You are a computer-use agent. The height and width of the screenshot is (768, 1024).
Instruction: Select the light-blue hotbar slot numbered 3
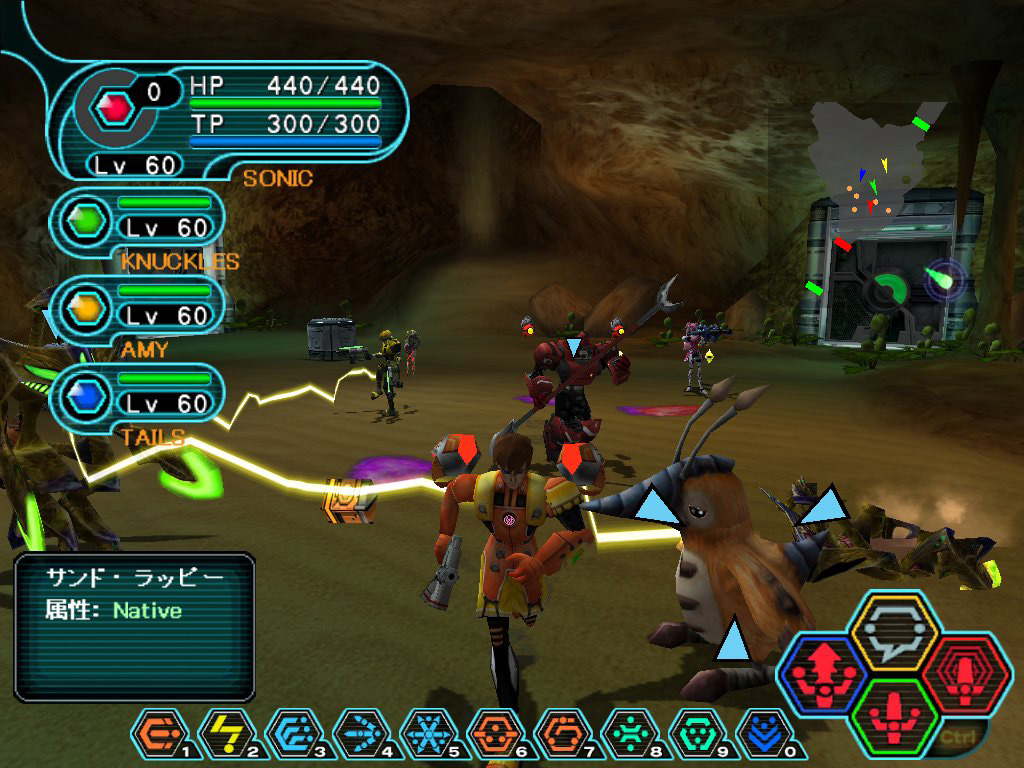click(x=289, y=735)
